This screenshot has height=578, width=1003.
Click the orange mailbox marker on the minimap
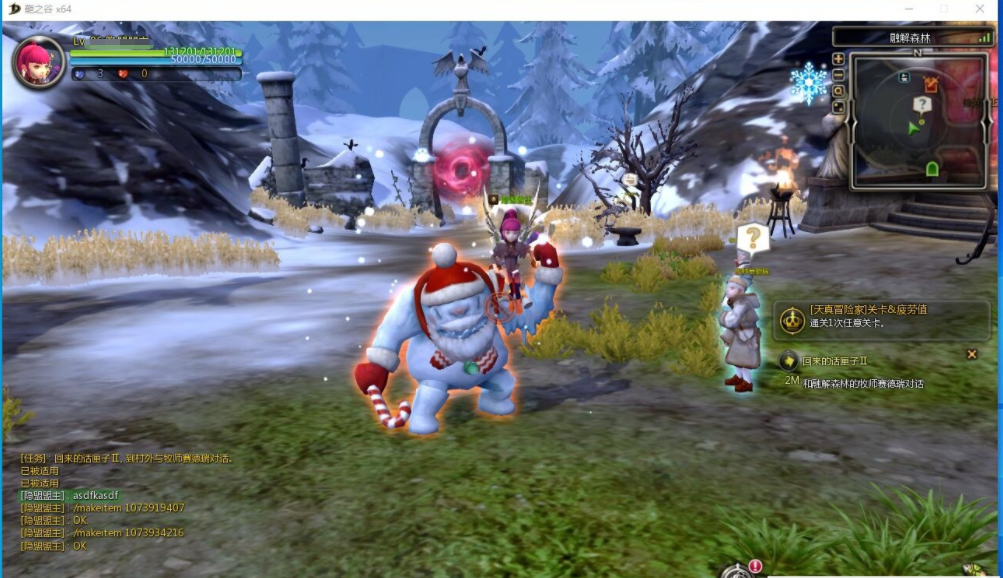(931, 84)
